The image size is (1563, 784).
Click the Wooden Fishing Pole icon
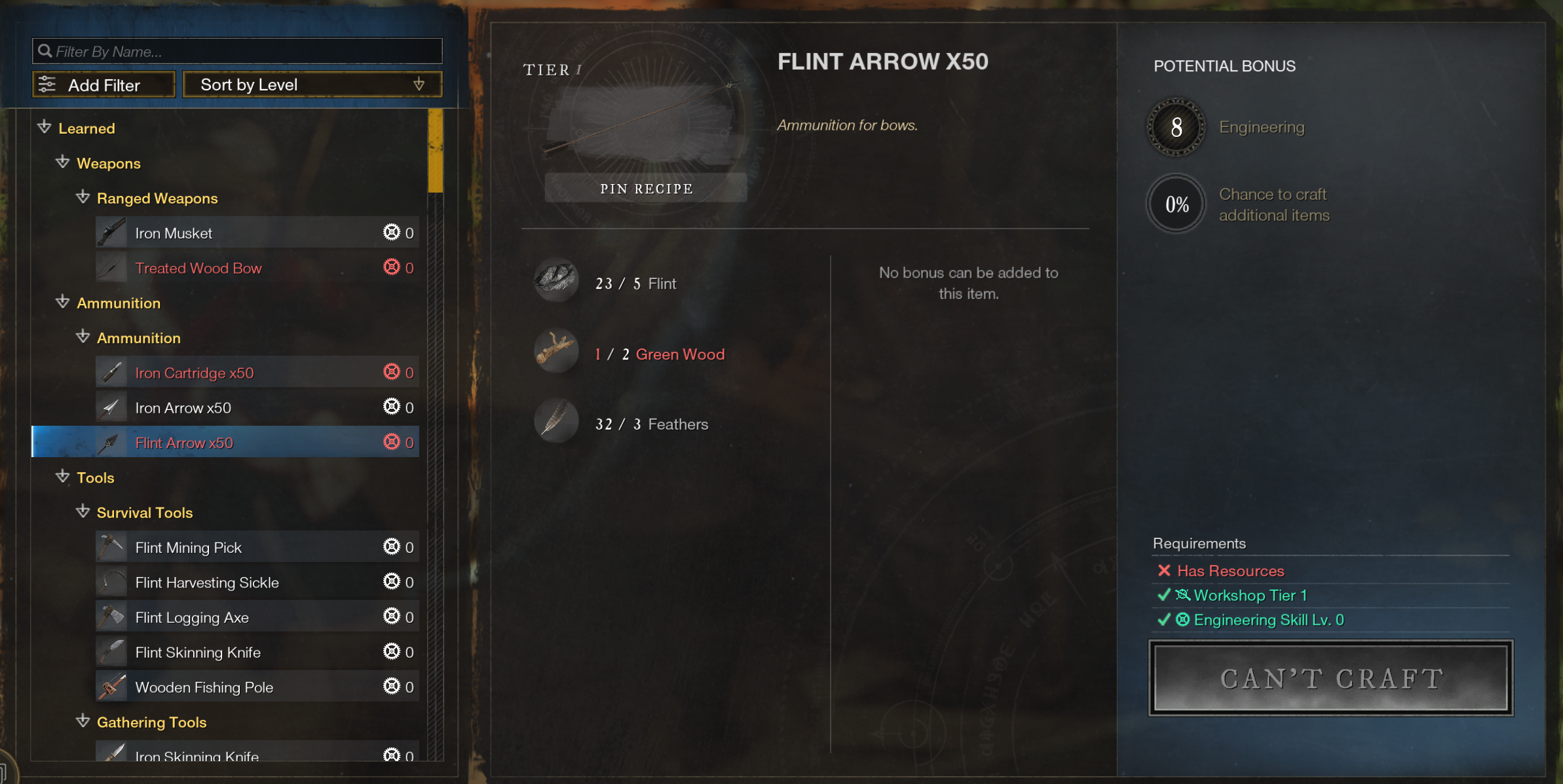[x=111, y=686]
